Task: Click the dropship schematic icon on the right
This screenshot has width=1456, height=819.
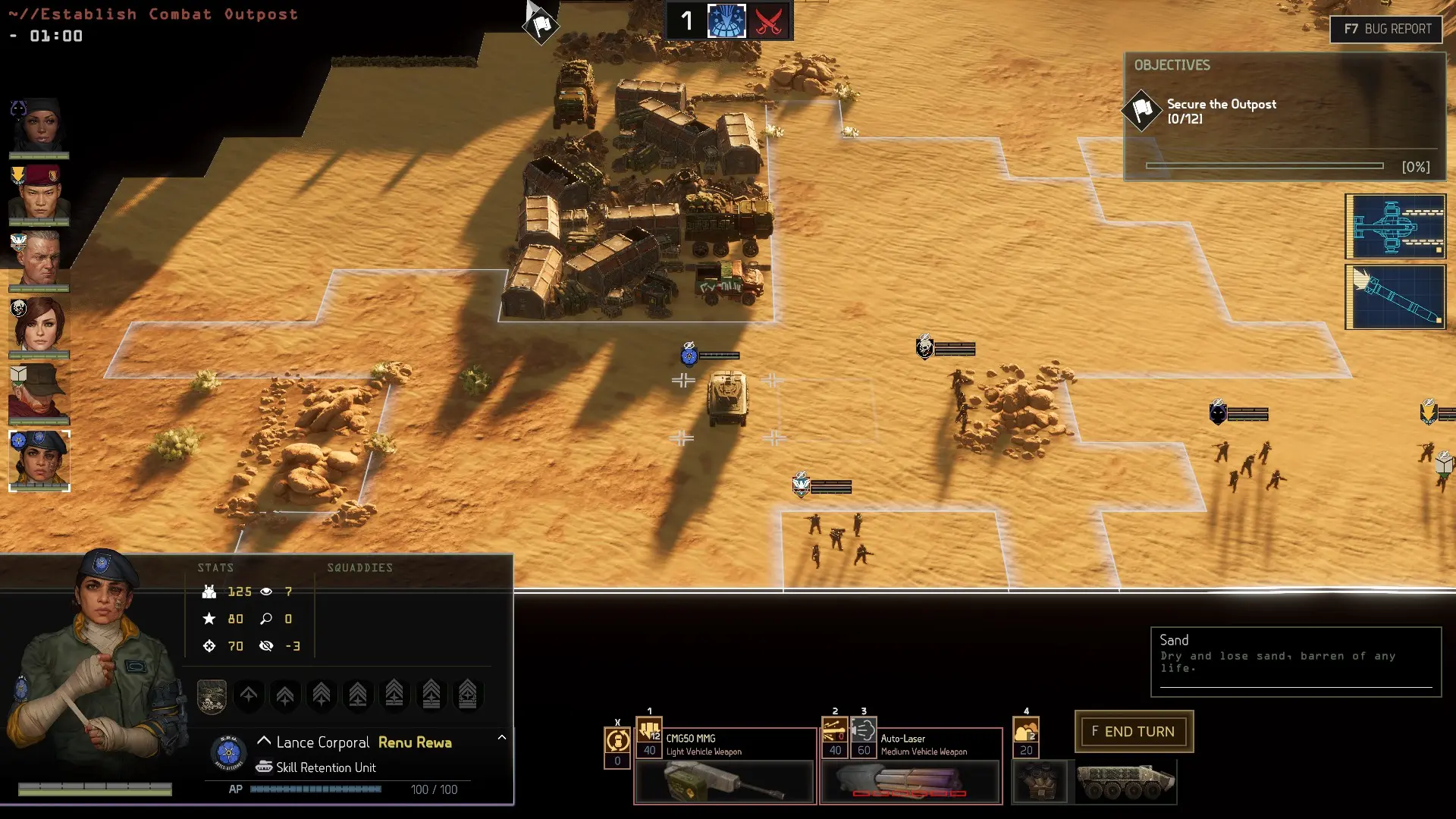Action: tap(1395, 225)
